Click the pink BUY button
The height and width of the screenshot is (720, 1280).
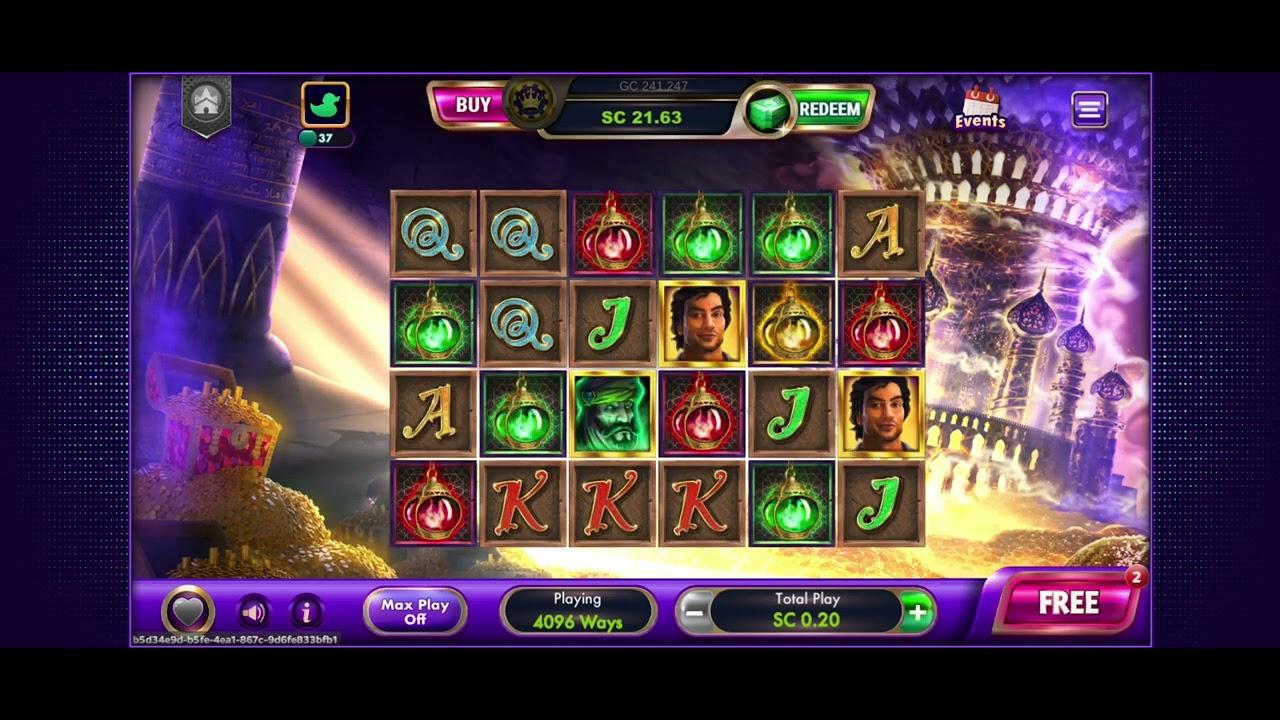tap(472, 105)
